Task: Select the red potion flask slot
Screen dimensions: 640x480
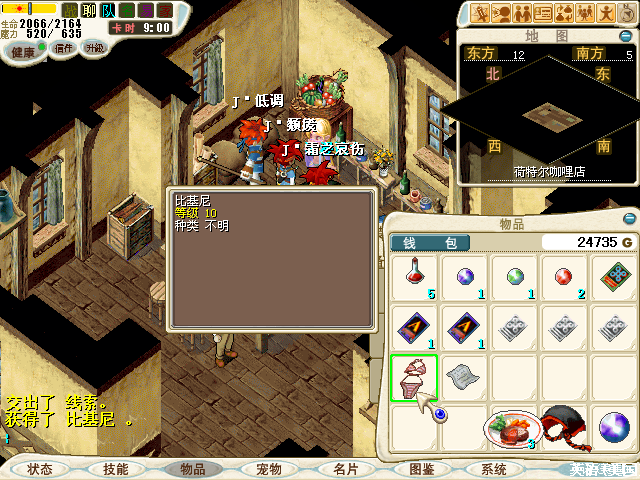Action: tap(413, 276)
